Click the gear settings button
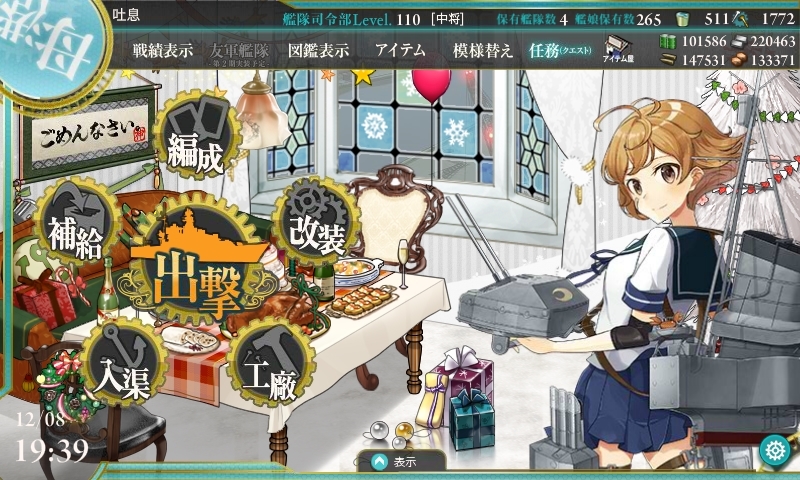Image resolution: width=800 pixels, height=480 pixels. tap(773, 450)
